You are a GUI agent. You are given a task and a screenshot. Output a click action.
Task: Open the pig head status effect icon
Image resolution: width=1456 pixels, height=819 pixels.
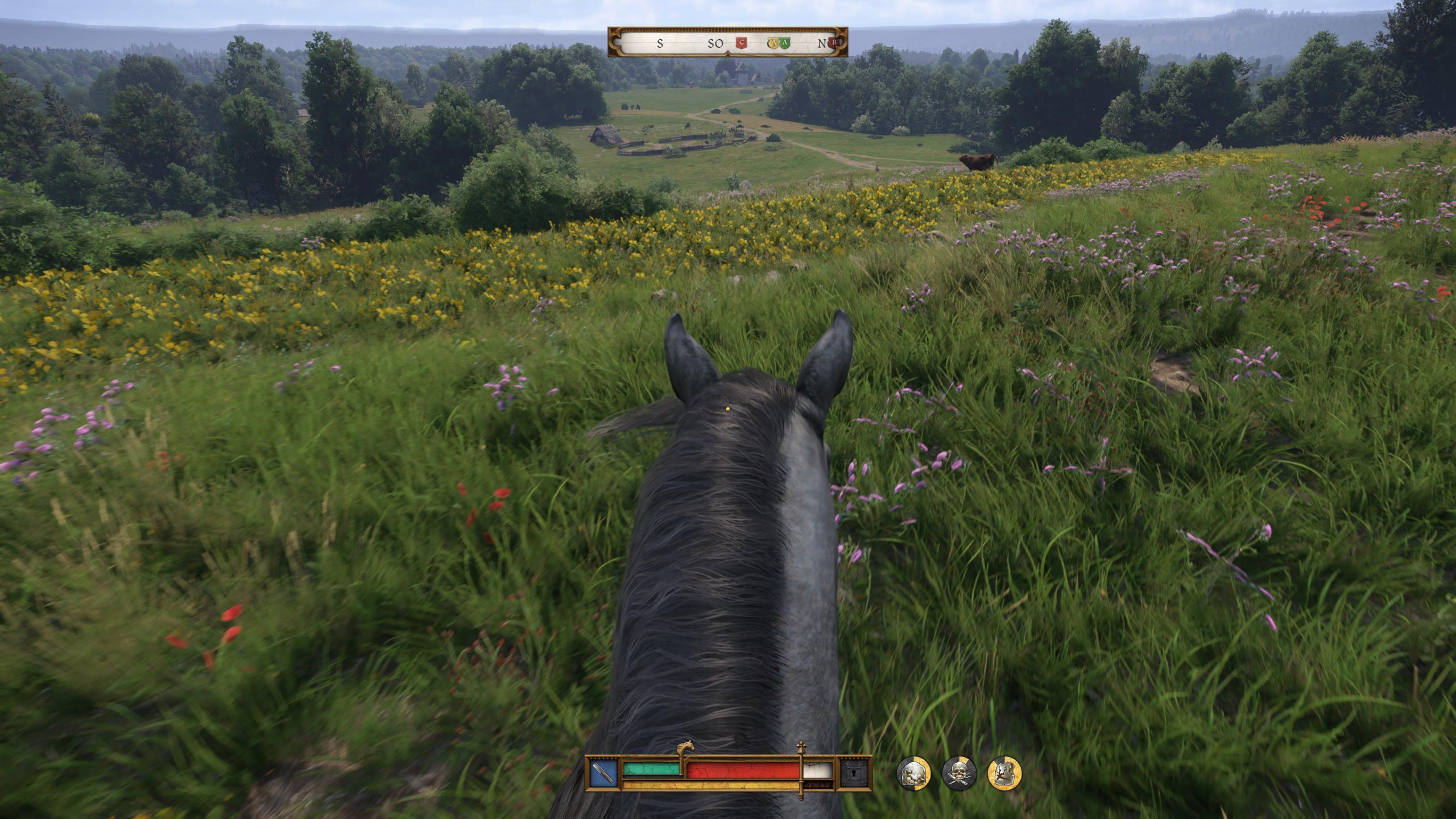(x=913, y=773)
